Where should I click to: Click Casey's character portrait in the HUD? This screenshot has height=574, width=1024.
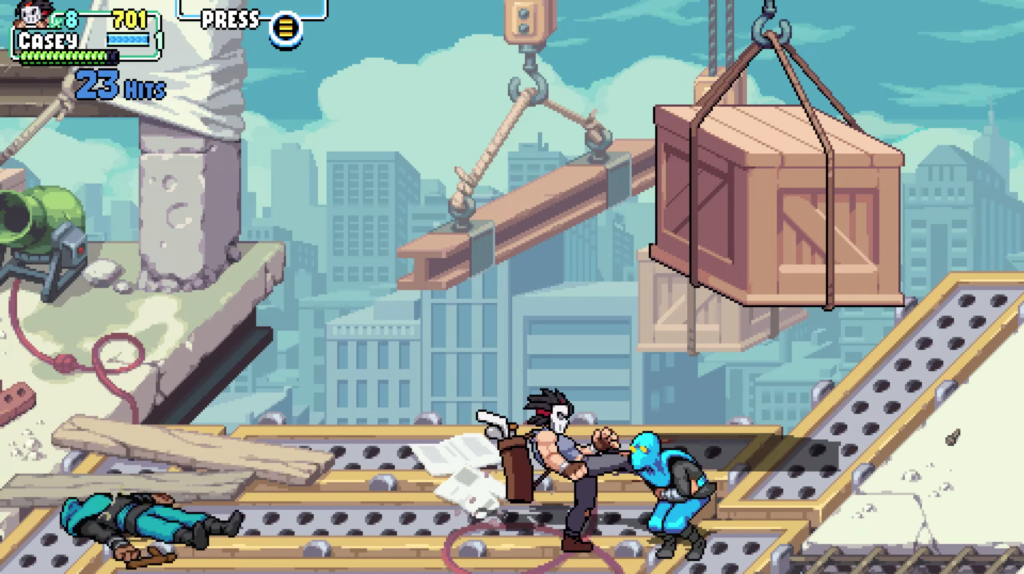33,14
